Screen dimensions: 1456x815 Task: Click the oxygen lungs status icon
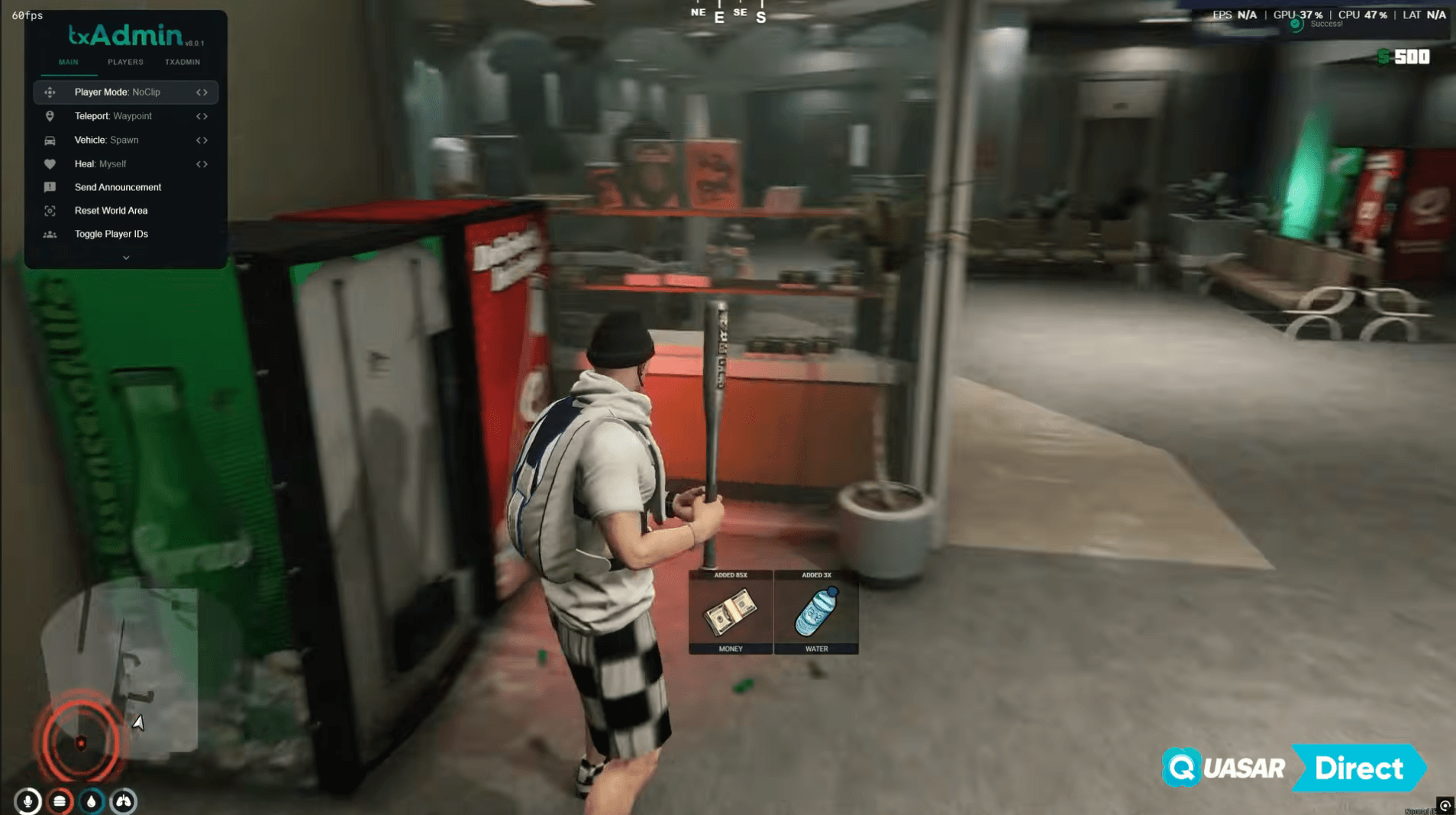(124, 801)
